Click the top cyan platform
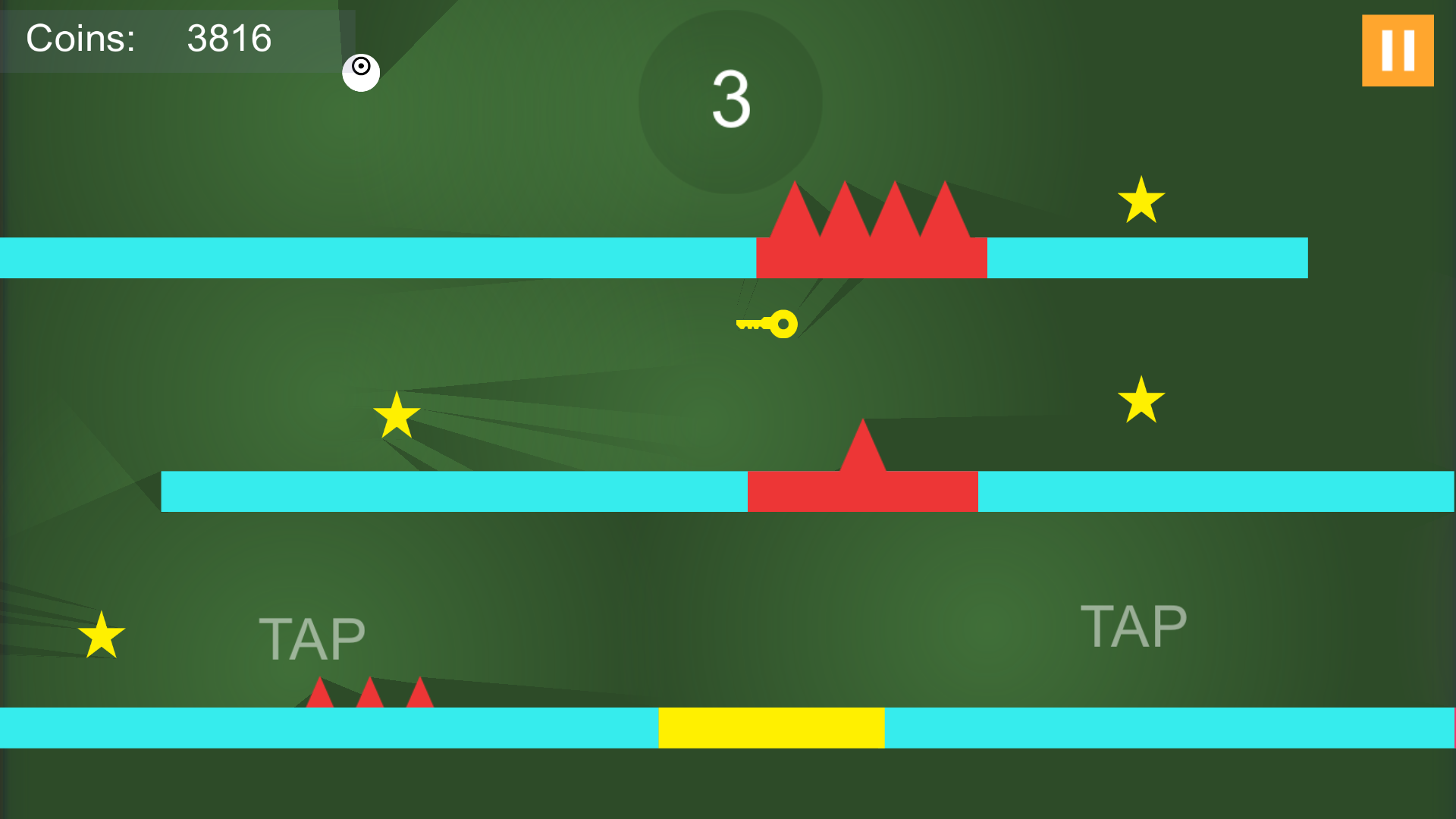This screenshot has height=819, width=1456. pos(379,259)
